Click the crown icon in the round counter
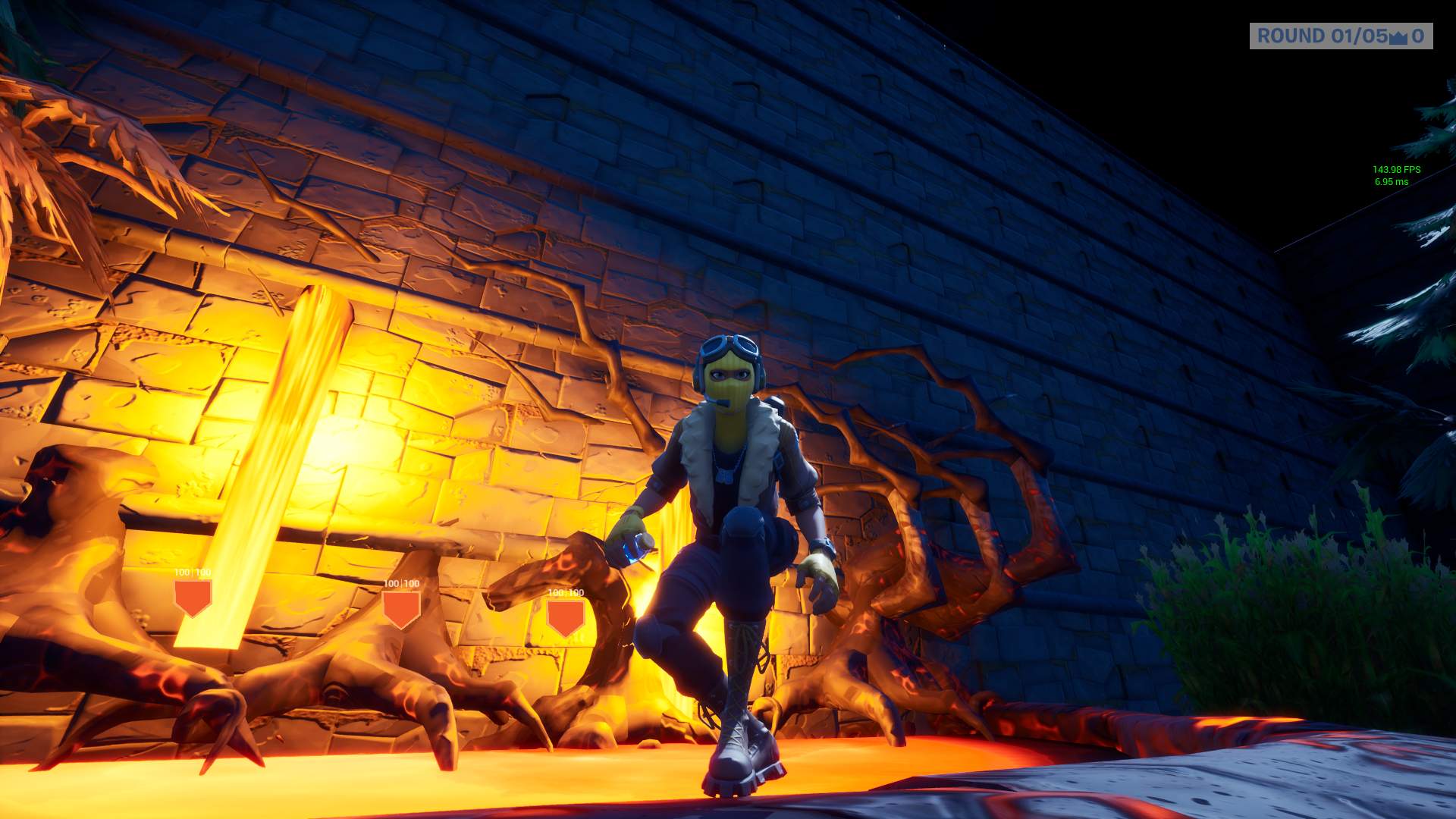 pyautogui.click(x=1399, y=38)
